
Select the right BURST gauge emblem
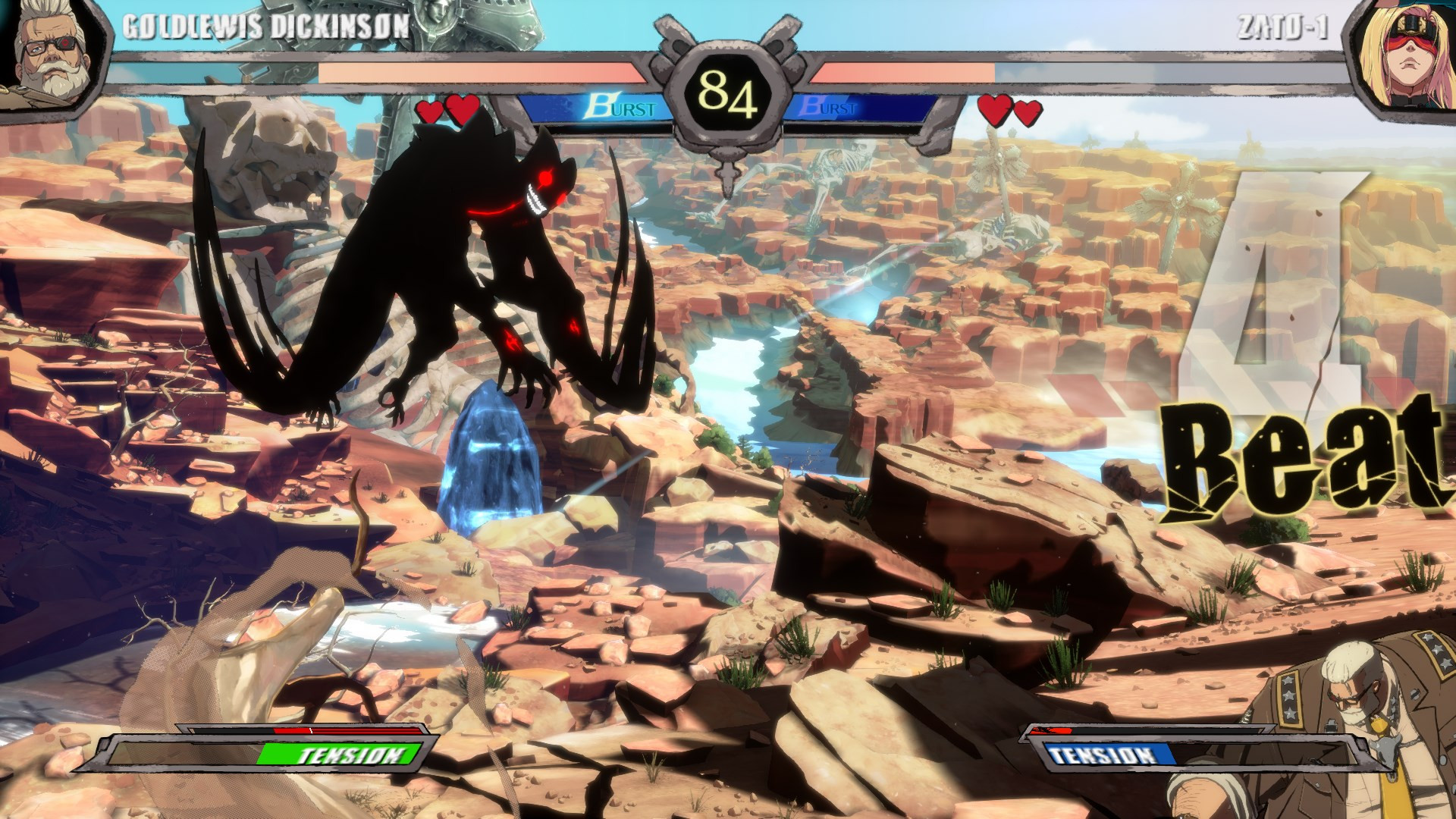tap(810, 108)
